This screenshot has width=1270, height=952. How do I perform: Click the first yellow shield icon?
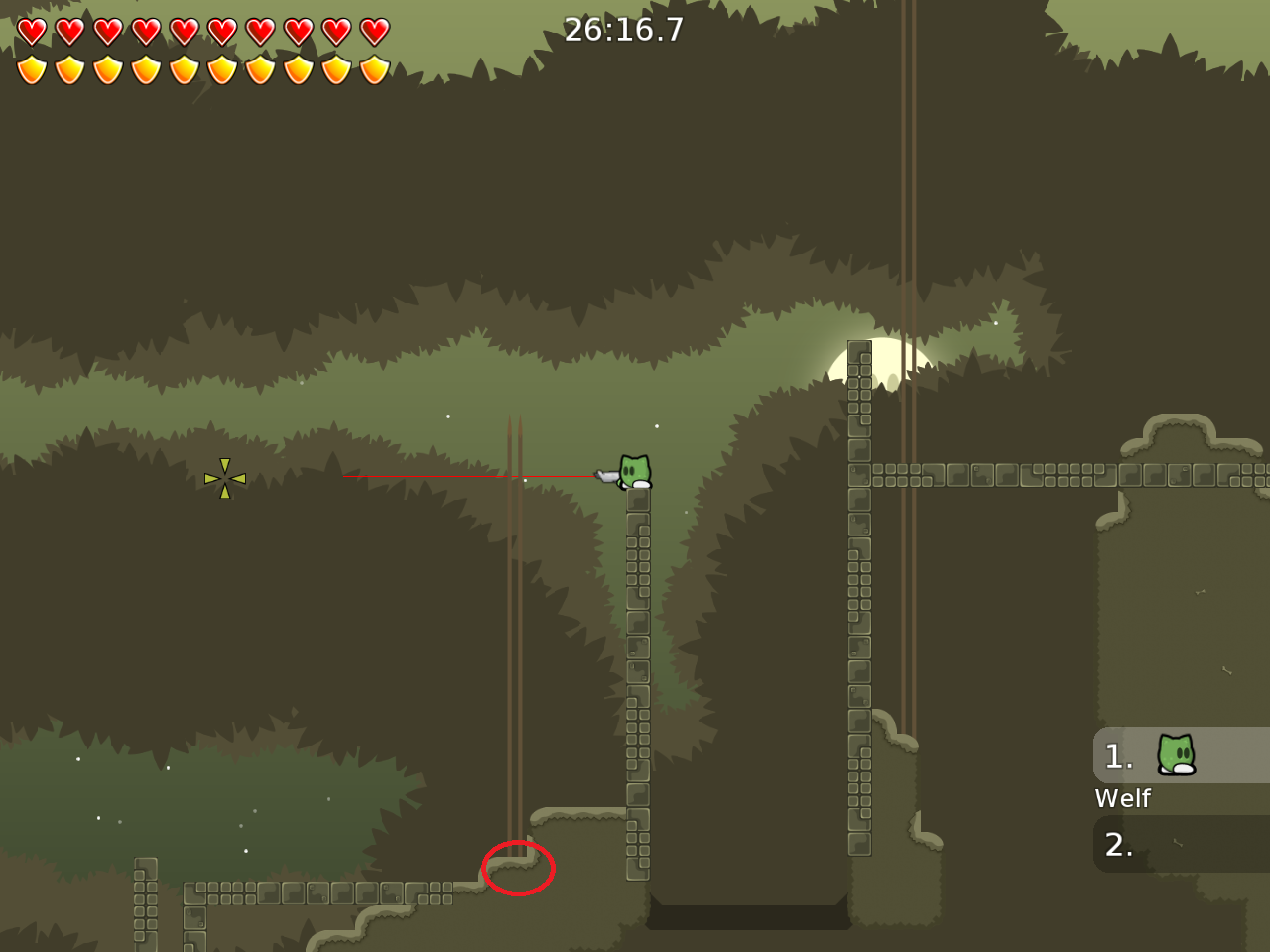[x=32, y=69]
